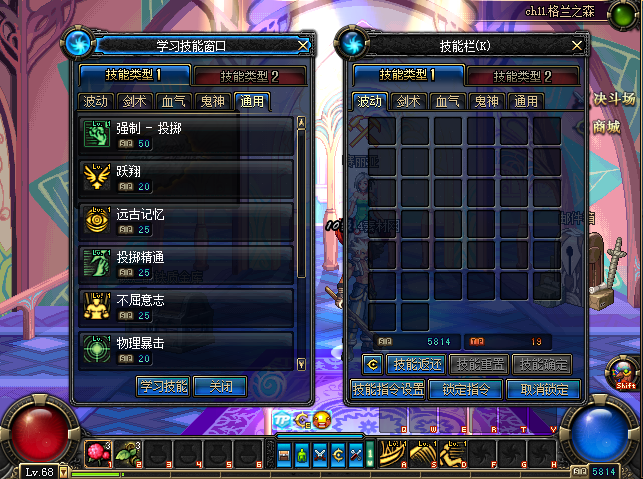Open the 鬼神 tab in the learn-skill window
643x479 pixels.
click(212, 101)
